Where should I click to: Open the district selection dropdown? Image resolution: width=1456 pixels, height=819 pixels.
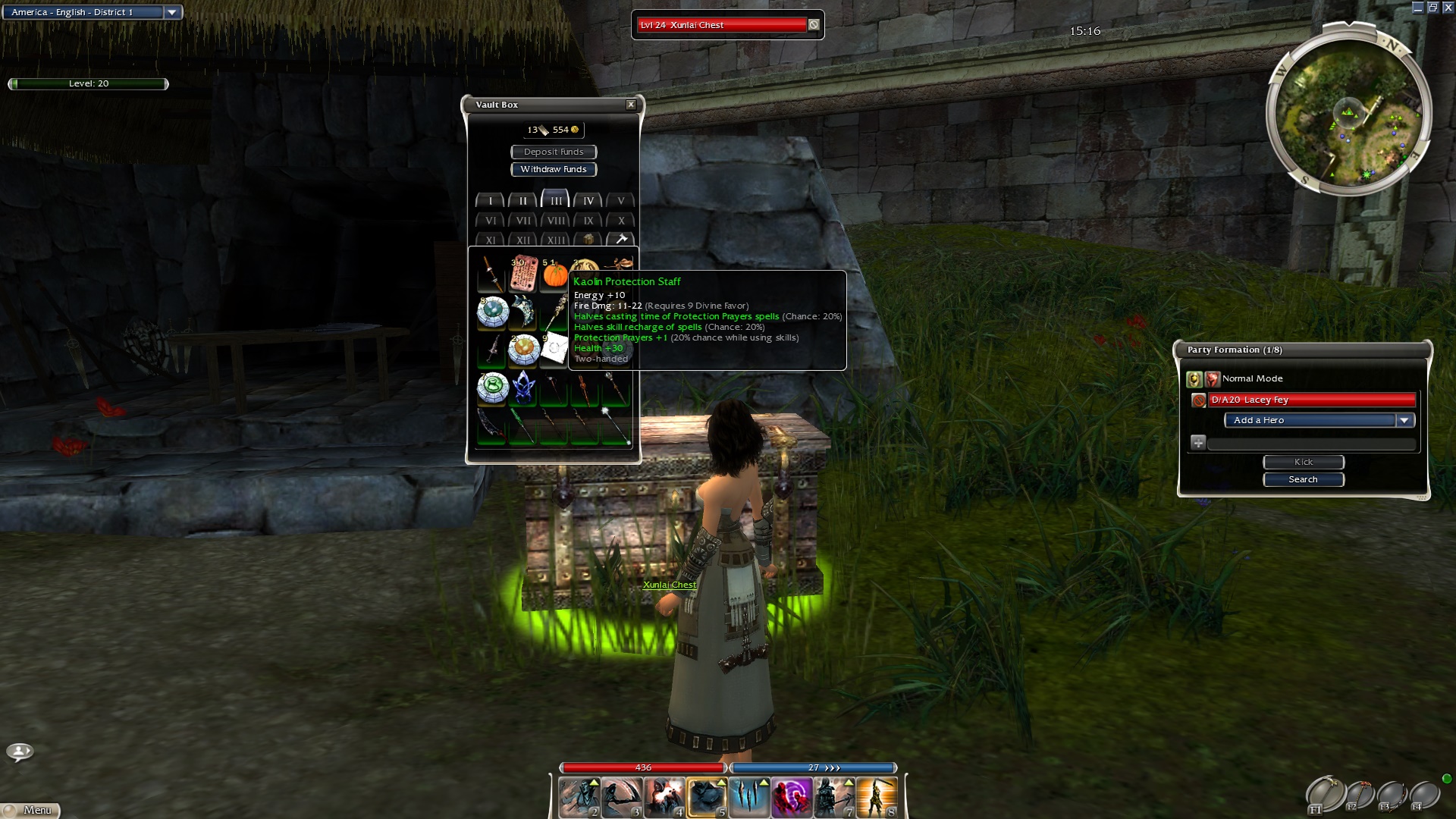click(x=172, y=12)
